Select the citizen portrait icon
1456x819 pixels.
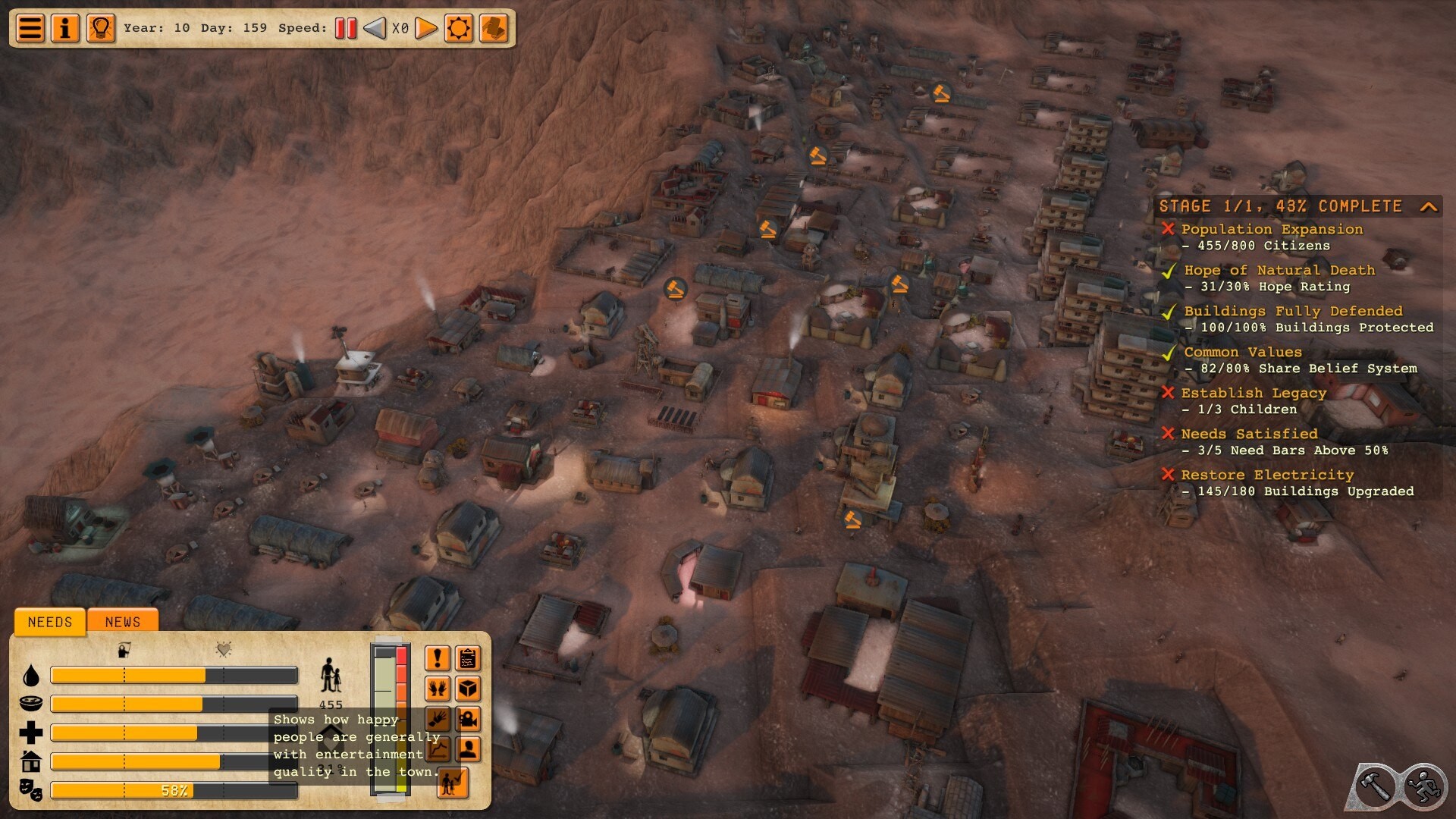click(x=469, y=749)
